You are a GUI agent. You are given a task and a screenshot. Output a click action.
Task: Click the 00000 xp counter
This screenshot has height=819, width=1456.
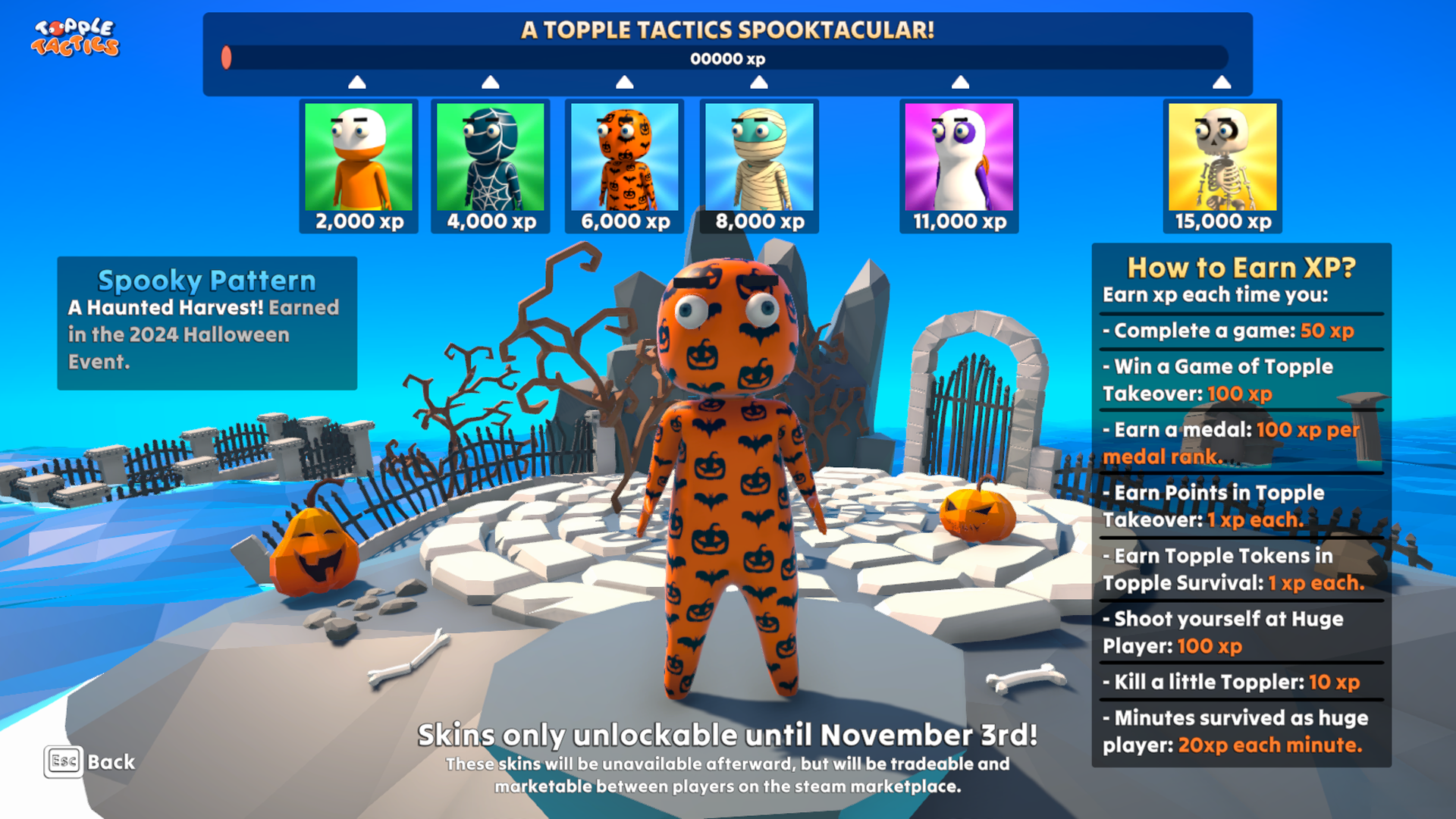click(727, 58)
